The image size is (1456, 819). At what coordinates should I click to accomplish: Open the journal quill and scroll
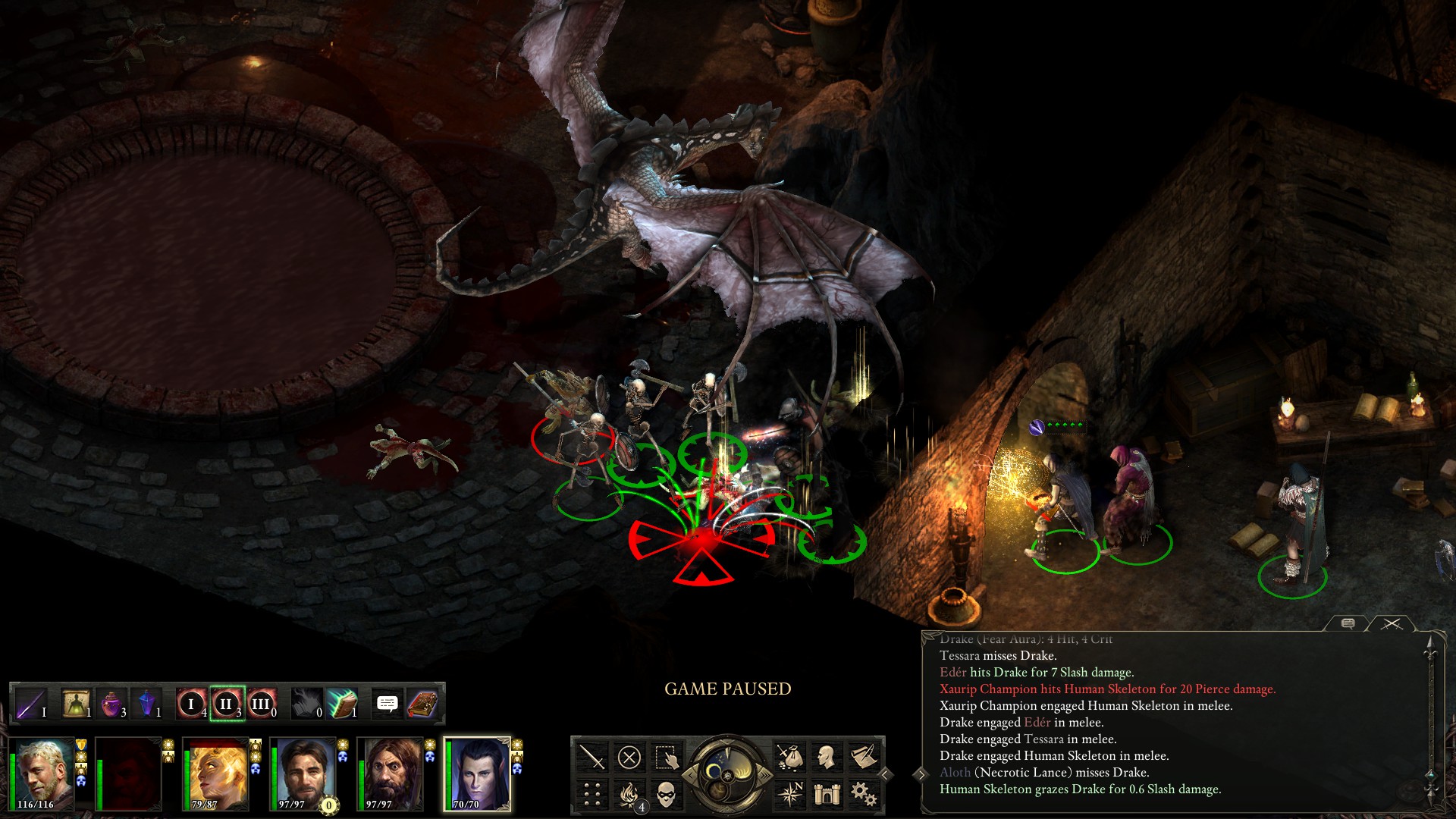864,757
